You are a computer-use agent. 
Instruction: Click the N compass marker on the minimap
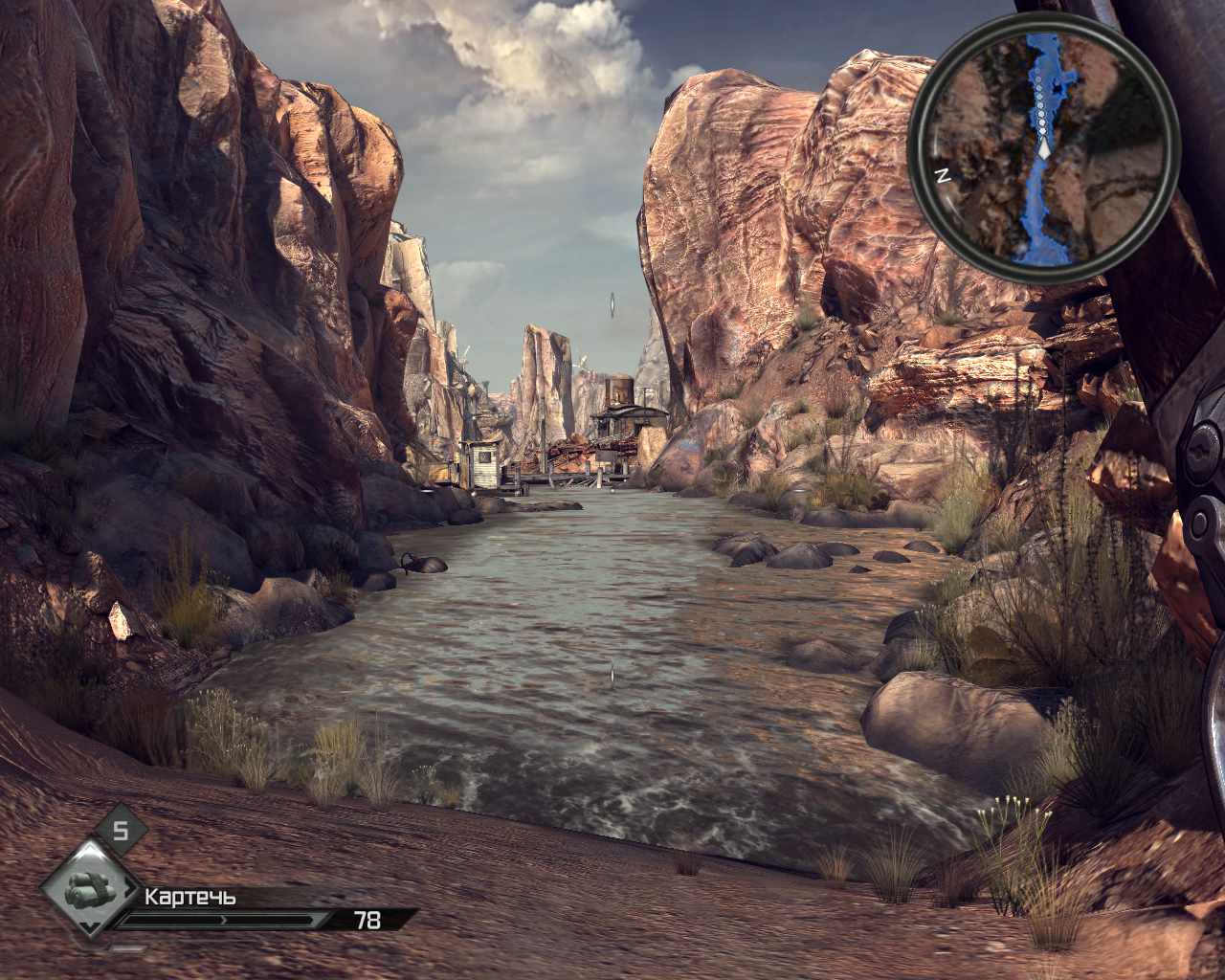click(x=942, y=175)
